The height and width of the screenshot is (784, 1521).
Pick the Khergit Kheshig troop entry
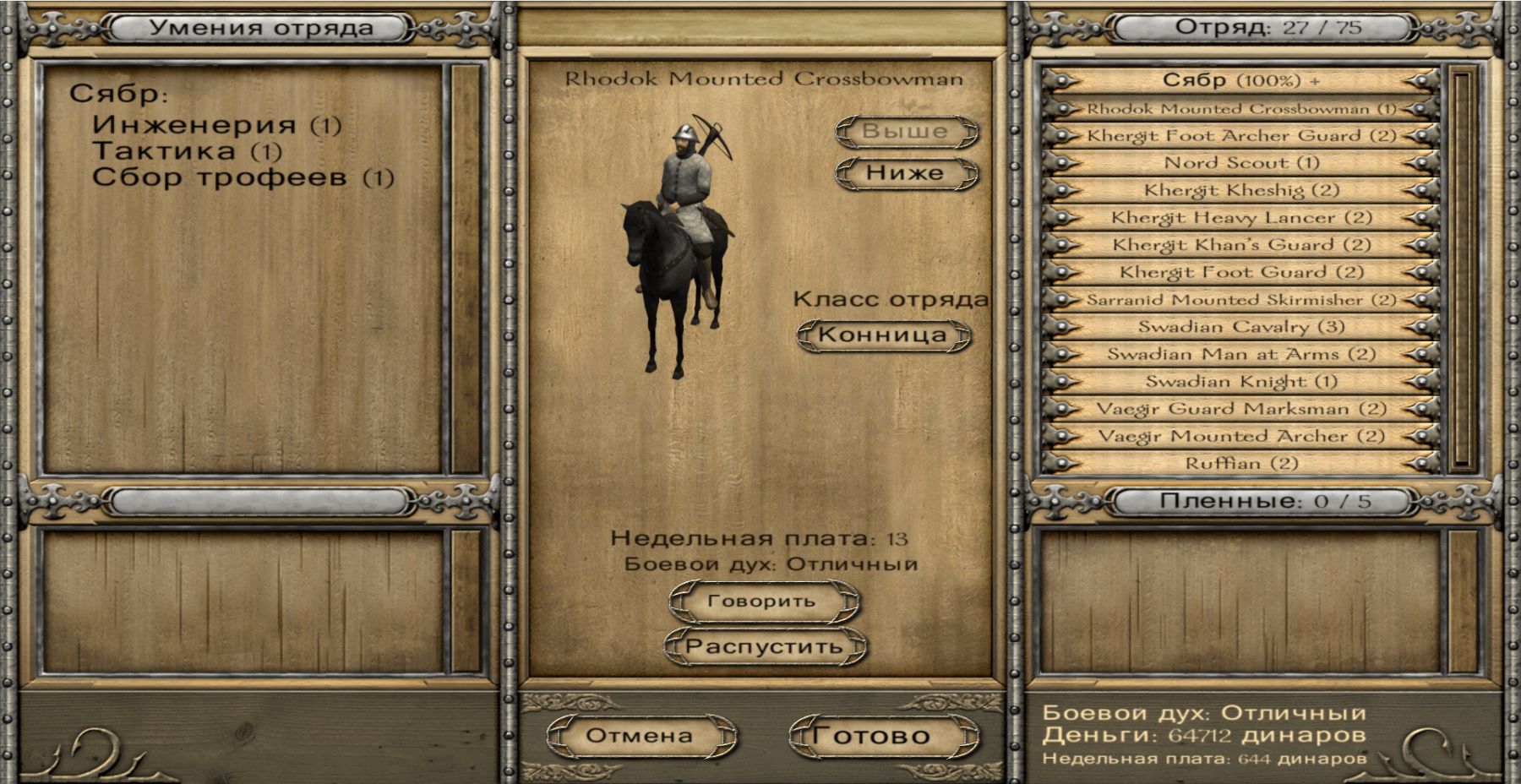tap(1240, 190)
